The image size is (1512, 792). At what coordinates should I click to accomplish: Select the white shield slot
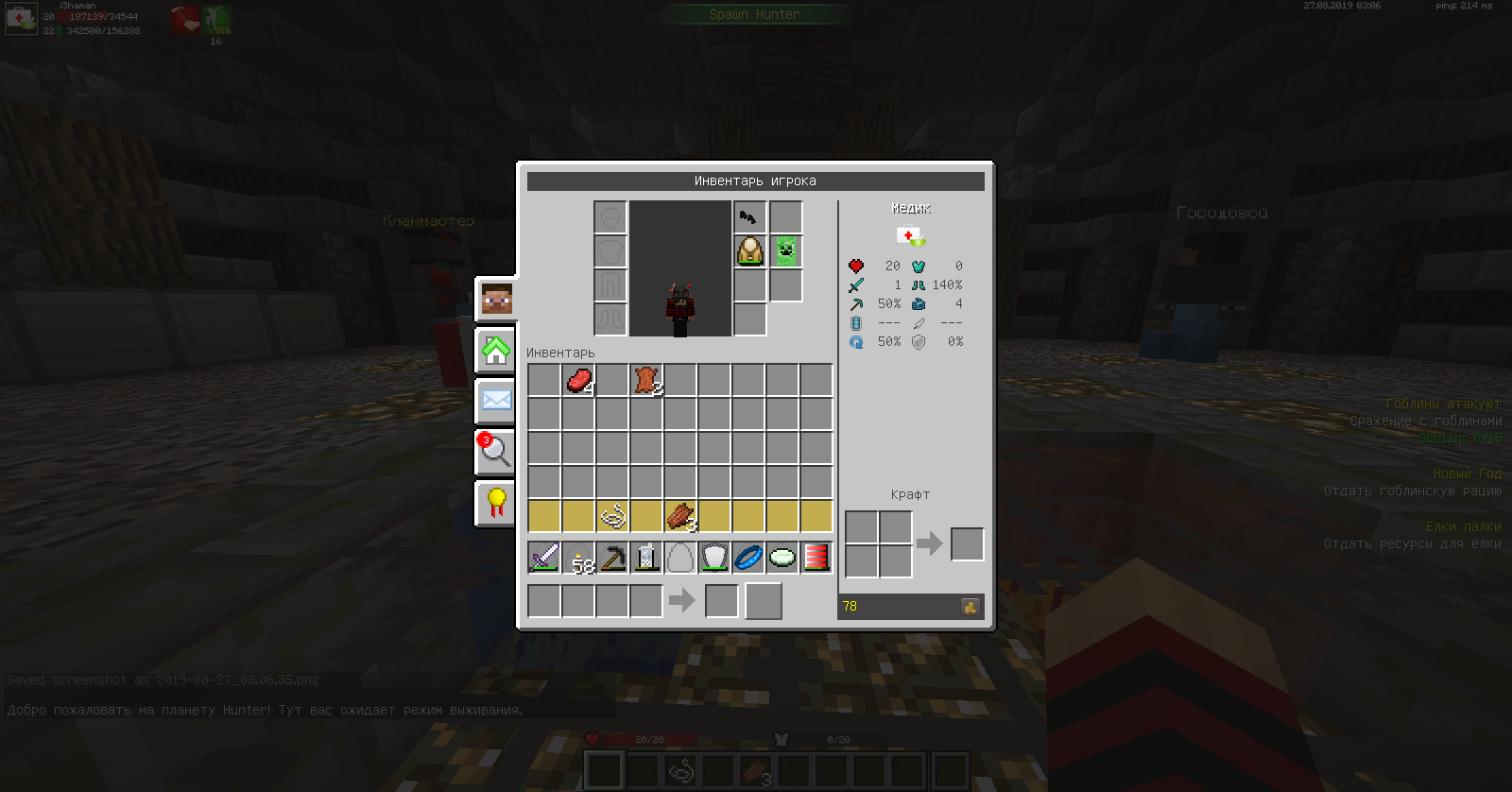tap(714, 558)
